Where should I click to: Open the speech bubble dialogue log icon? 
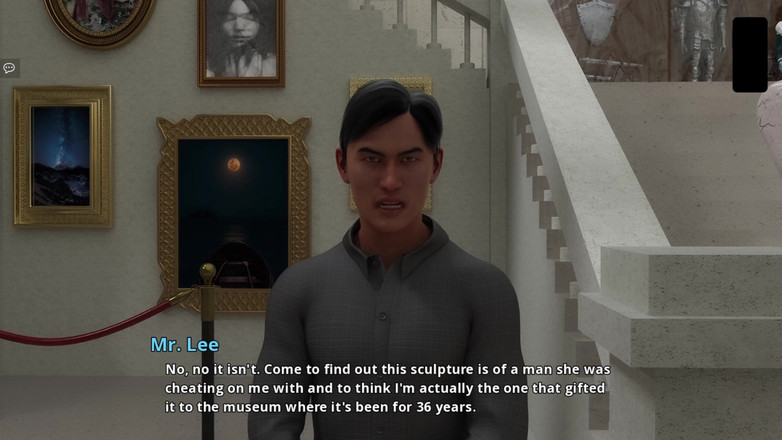[9, 68]
